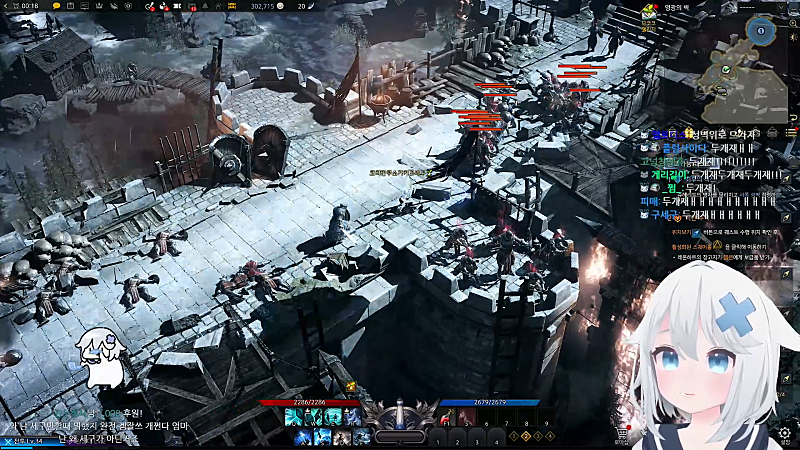Open the speech bubble chat icon in top bar
Image resolution: width=800 pixels, height=450 pixels.
56,6
